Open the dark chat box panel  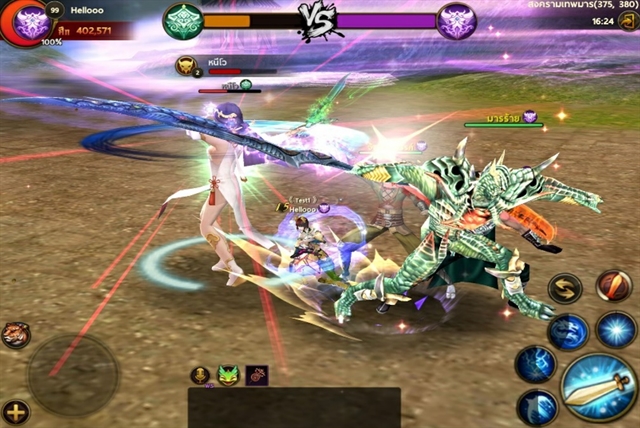[294, 407]
